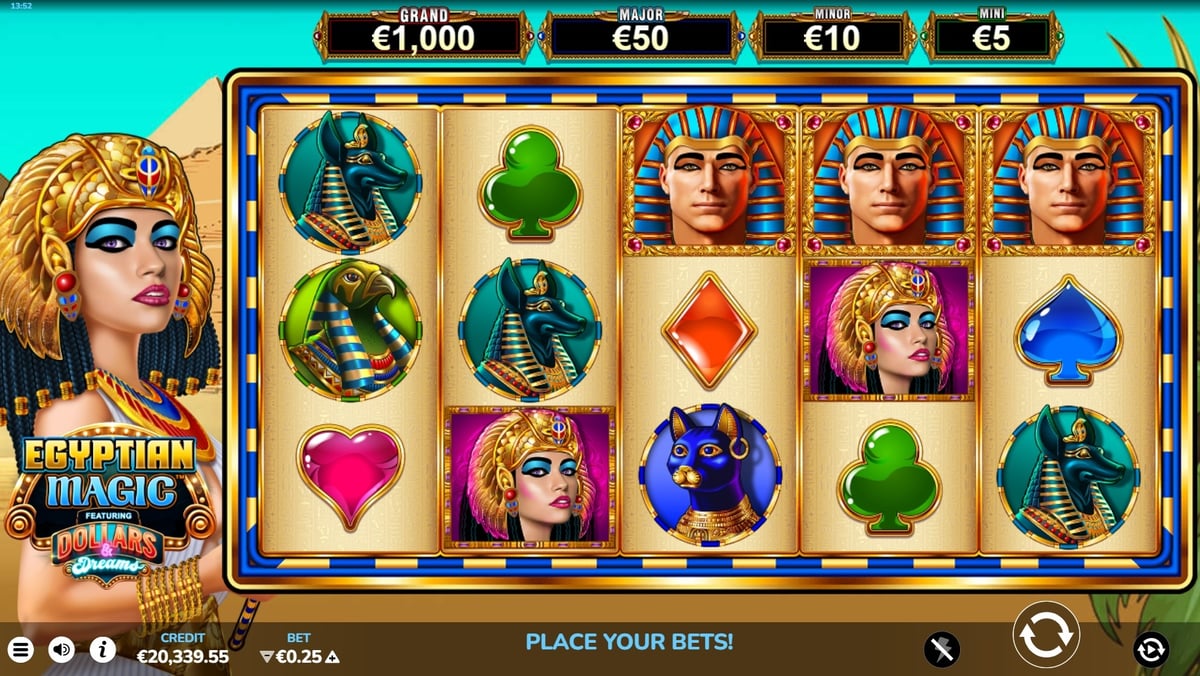
Task: Toggle the sound speaker icon
Action: click(x=62, y=650)
